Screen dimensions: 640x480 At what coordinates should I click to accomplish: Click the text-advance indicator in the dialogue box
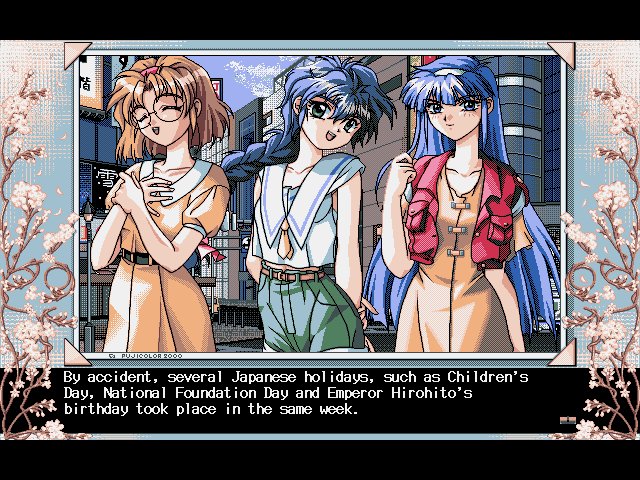567,421
